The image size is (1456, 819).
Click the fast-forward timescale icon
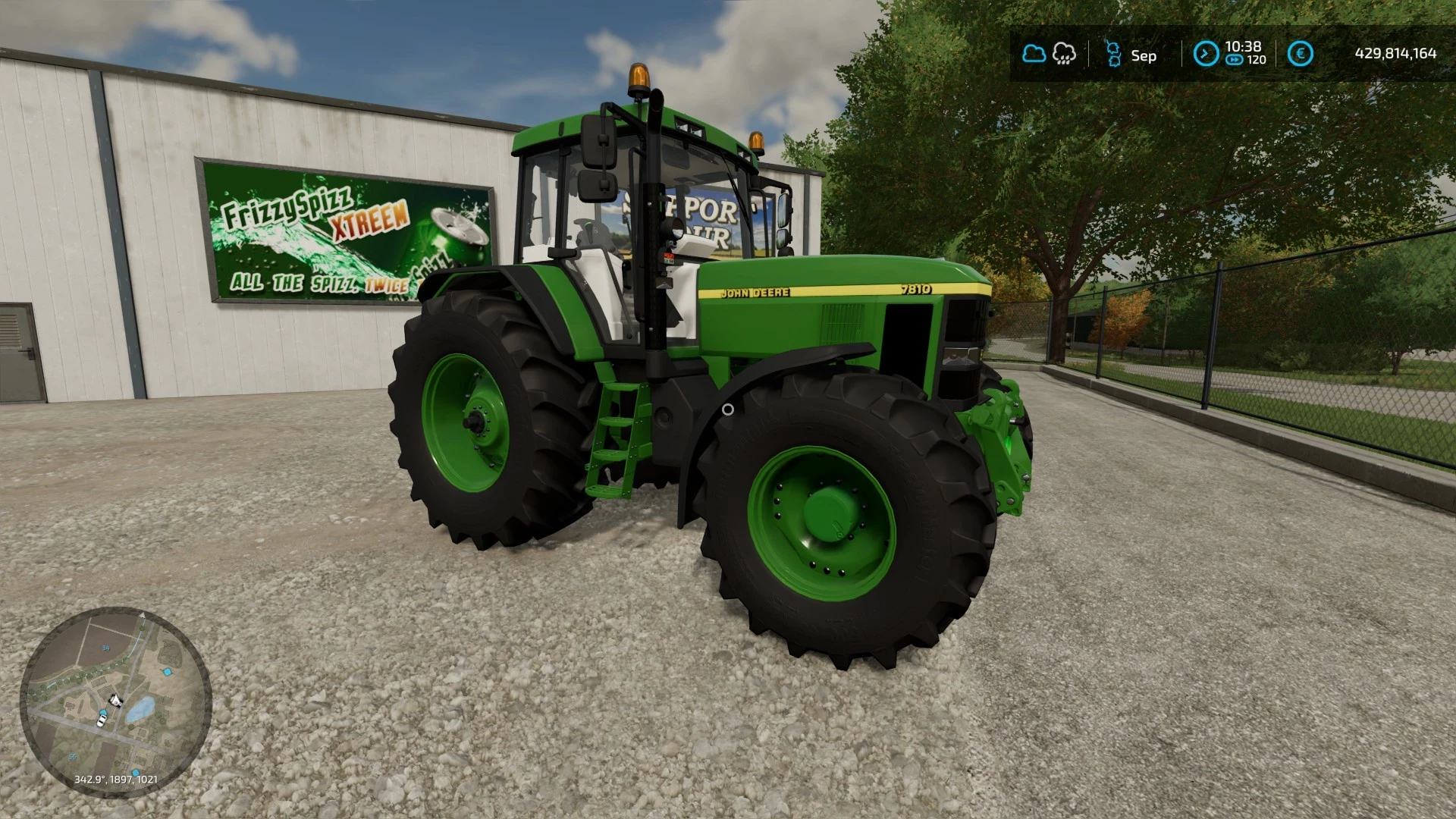tap(1234, 59)
